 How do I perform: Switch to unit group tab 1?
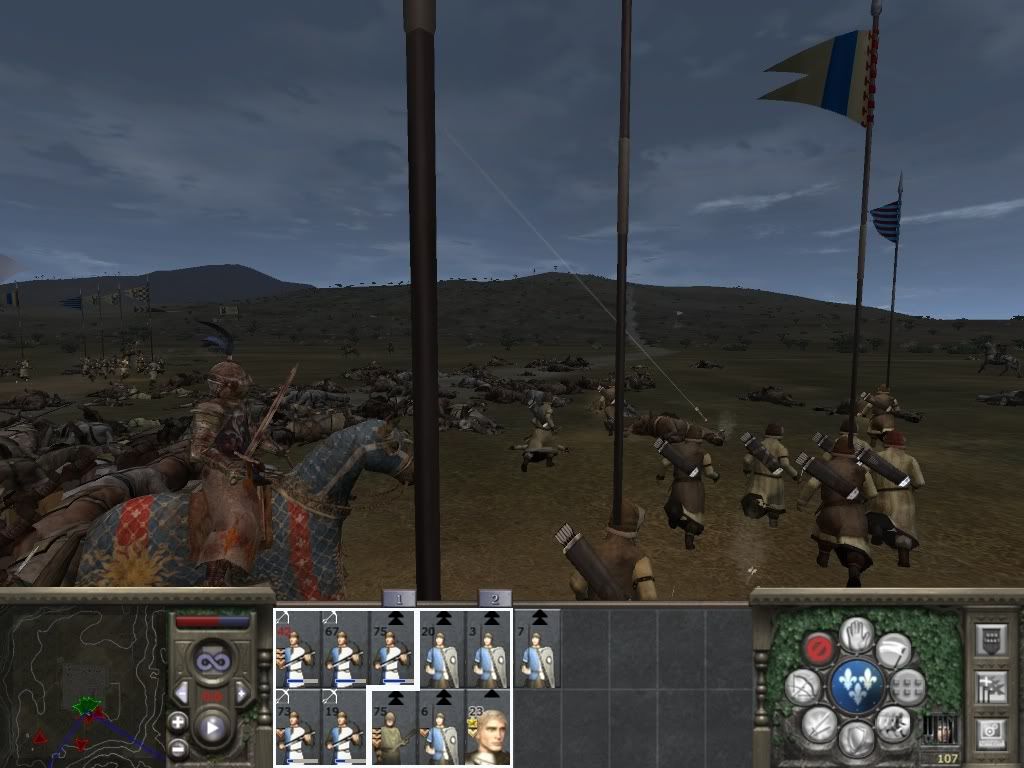coord(398,598)
